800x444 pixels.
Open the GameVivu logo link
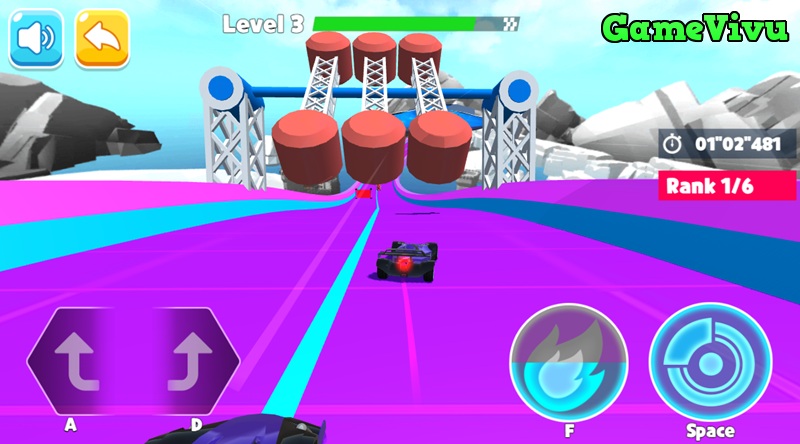click(x=693, y=28)
